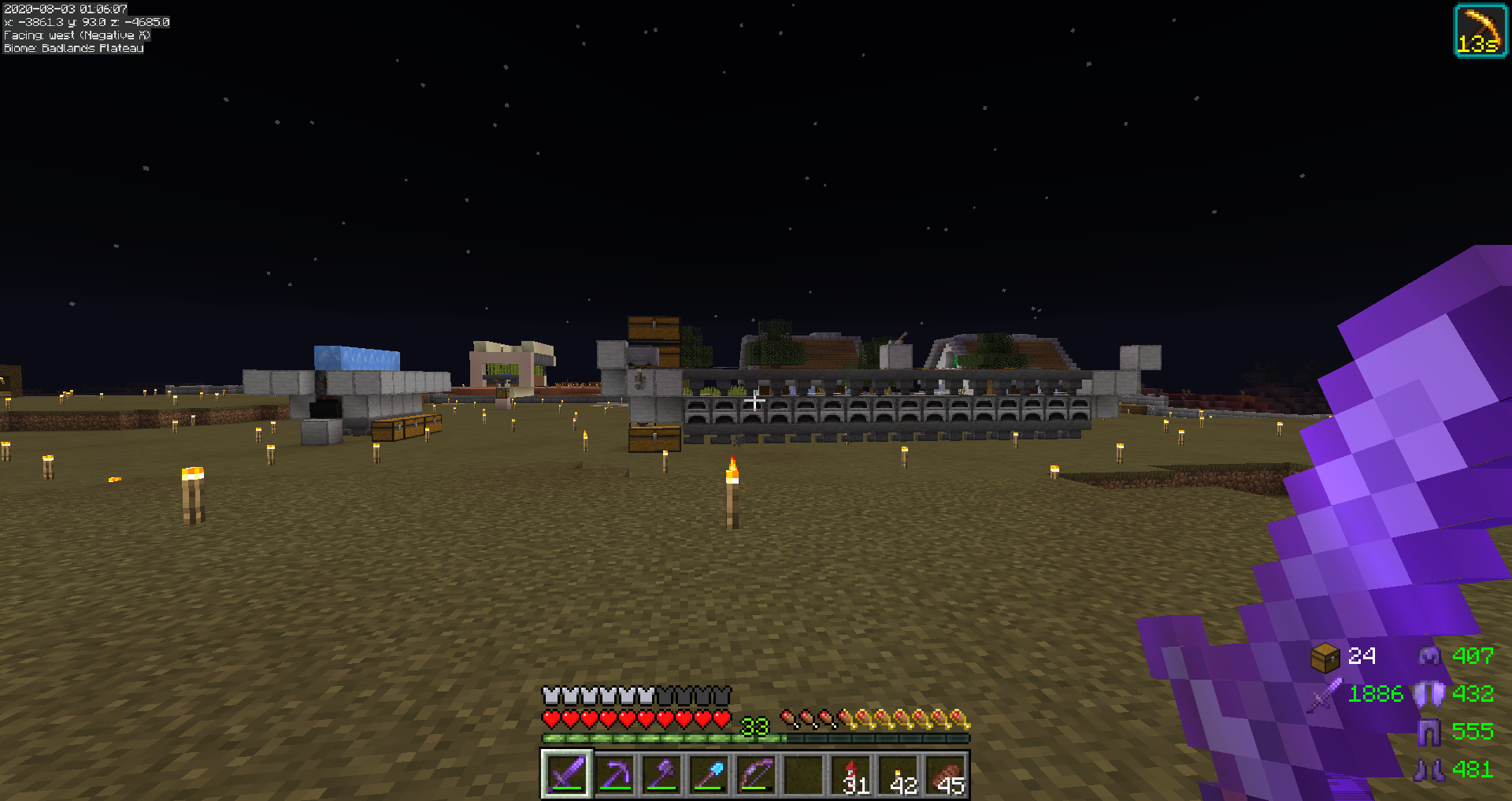Click the sword durability icon beside 1886
The image size is (1512, 801).
[x=1325, y=695]
